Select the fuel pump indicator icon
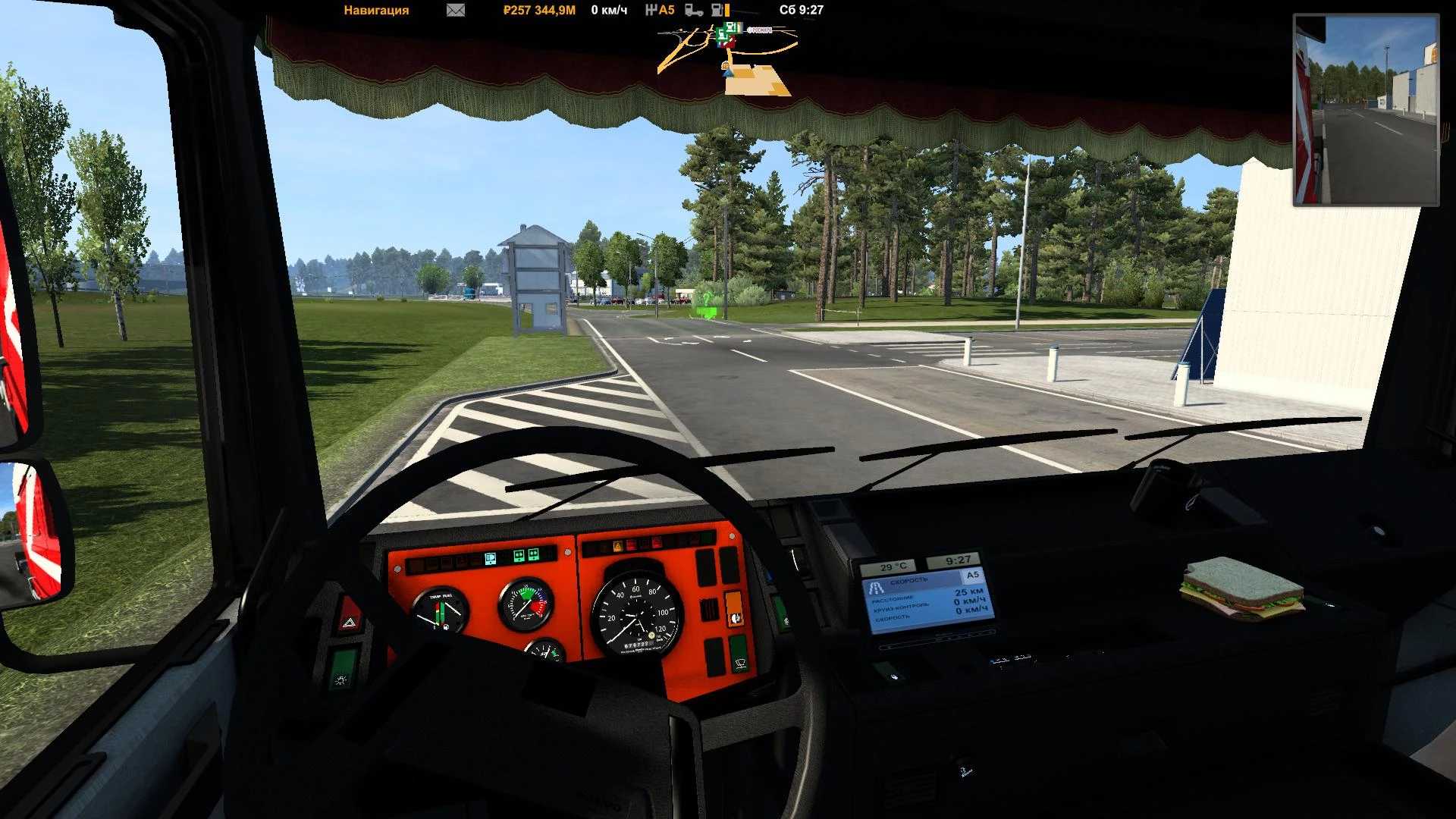The width and height of the screenshot is (1456, 819). (x=717, y=11)
